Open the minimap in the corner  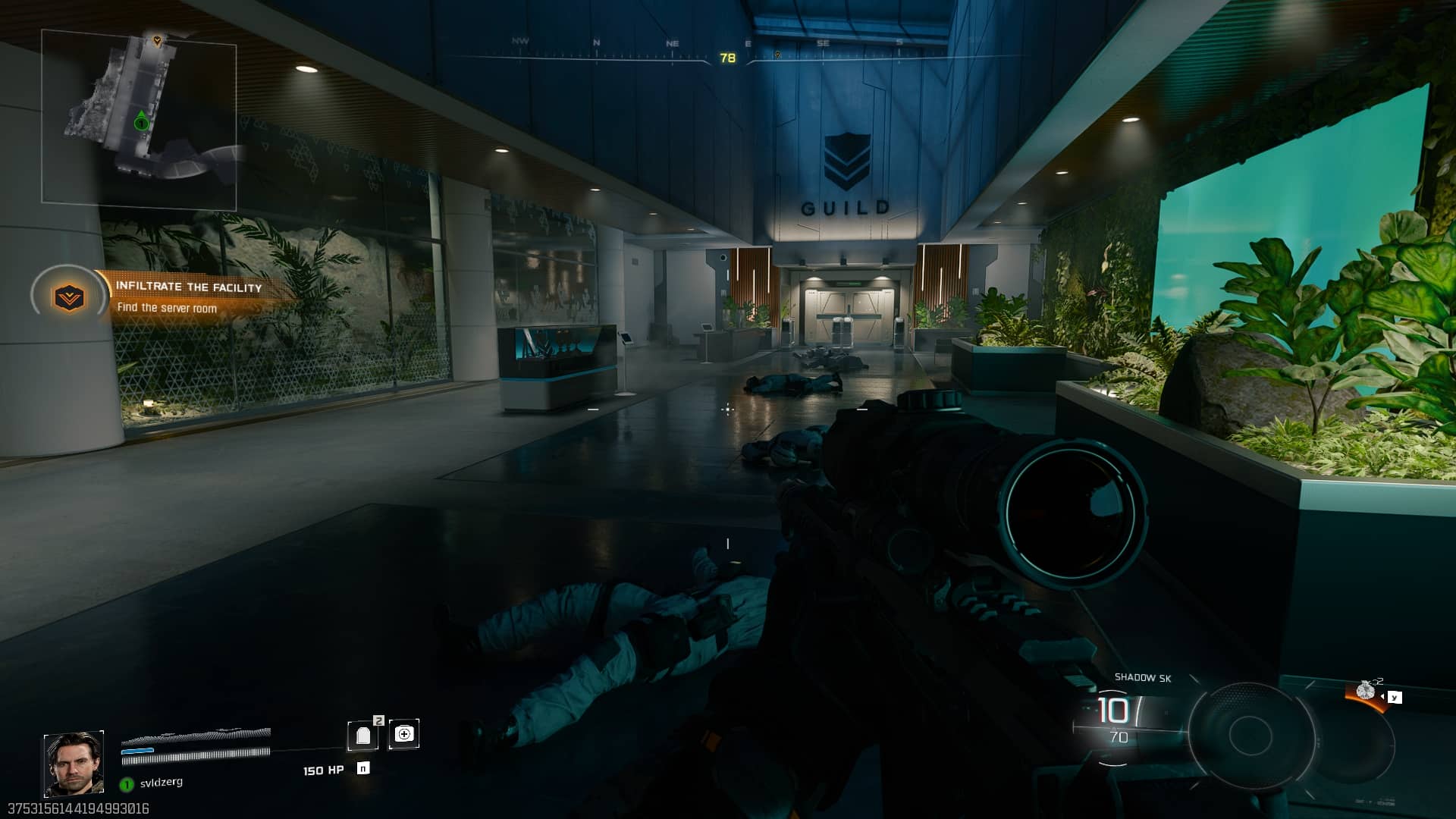(139, 118)
